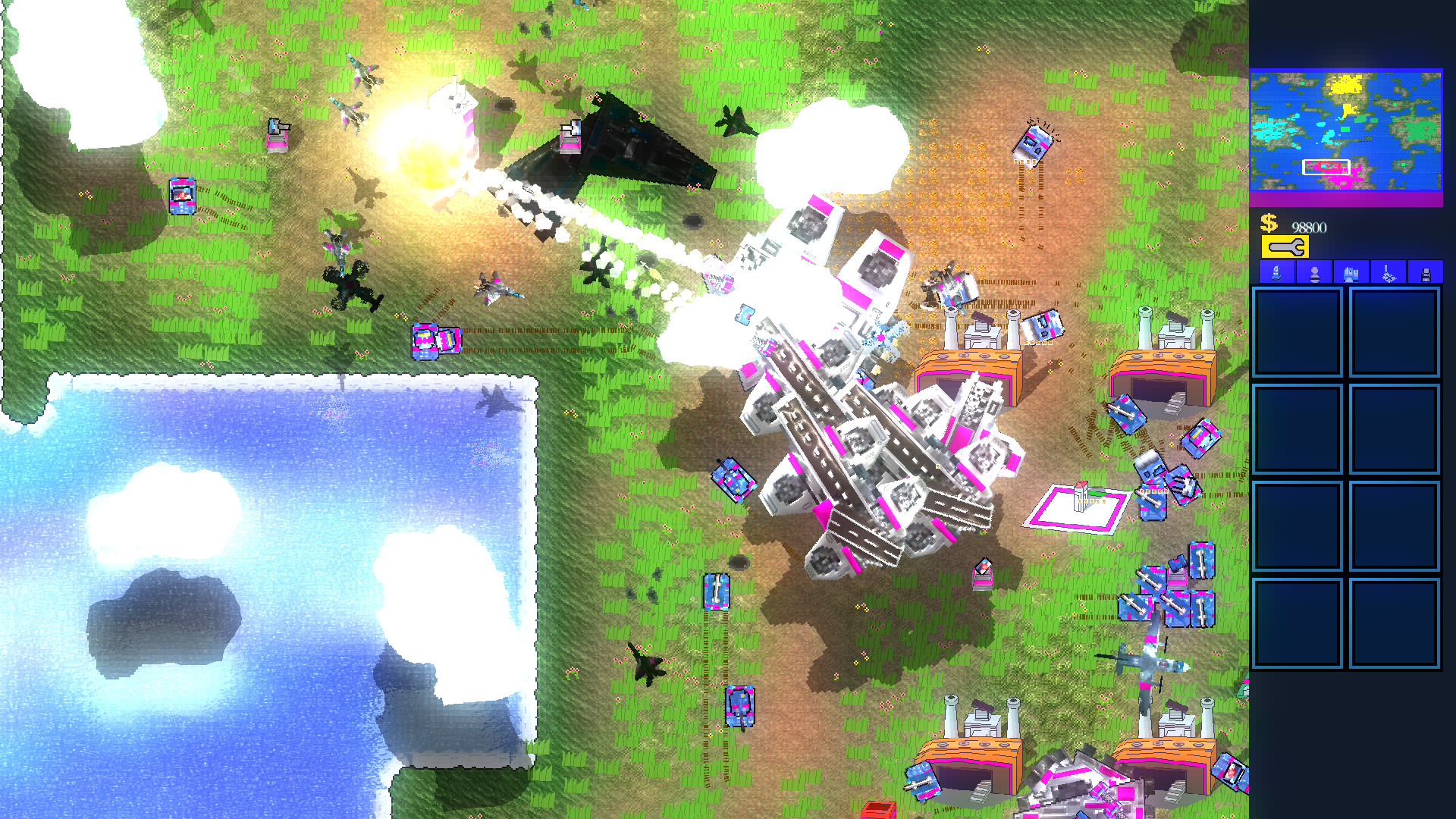Click the credits value 98800
This screenshot has width=1456, height=819.
tap(1309, 226)
